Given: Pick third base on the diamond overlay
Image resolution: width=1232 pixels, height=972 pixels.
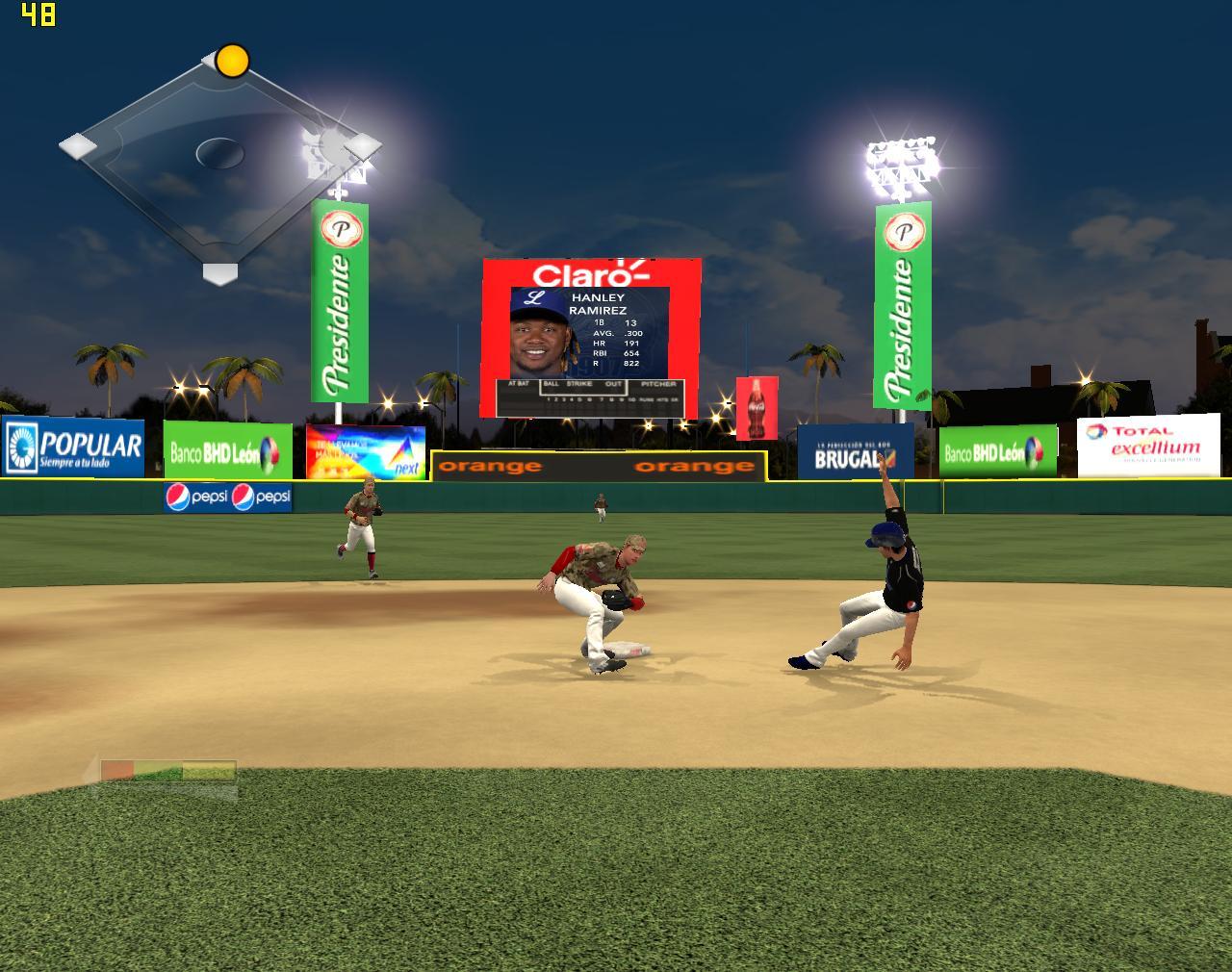Looking at the screenshot, I should [77, 146].
